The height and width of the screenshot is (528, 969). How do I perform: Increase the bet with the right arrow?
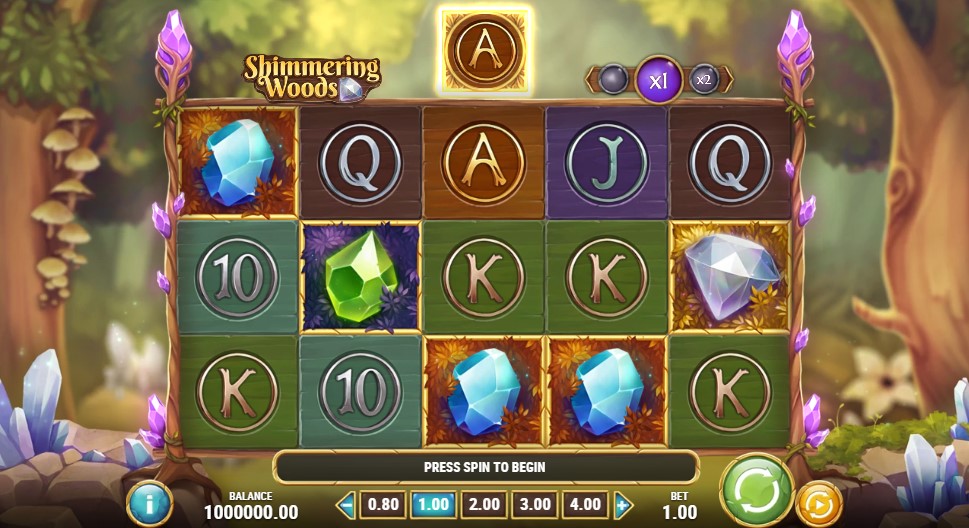623,505
